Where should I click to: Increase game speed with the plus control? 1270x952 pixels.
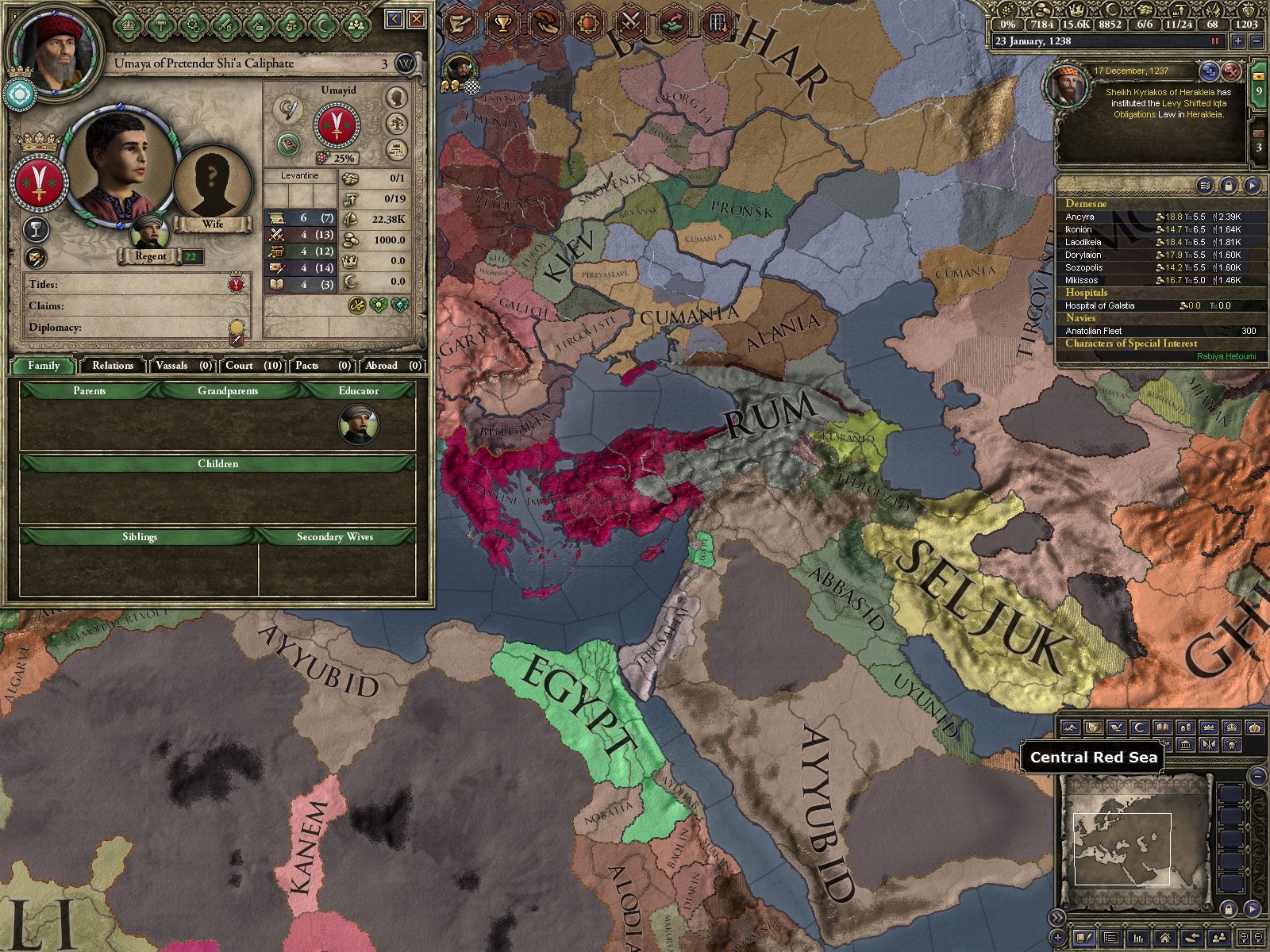(x=1238, y=41)
